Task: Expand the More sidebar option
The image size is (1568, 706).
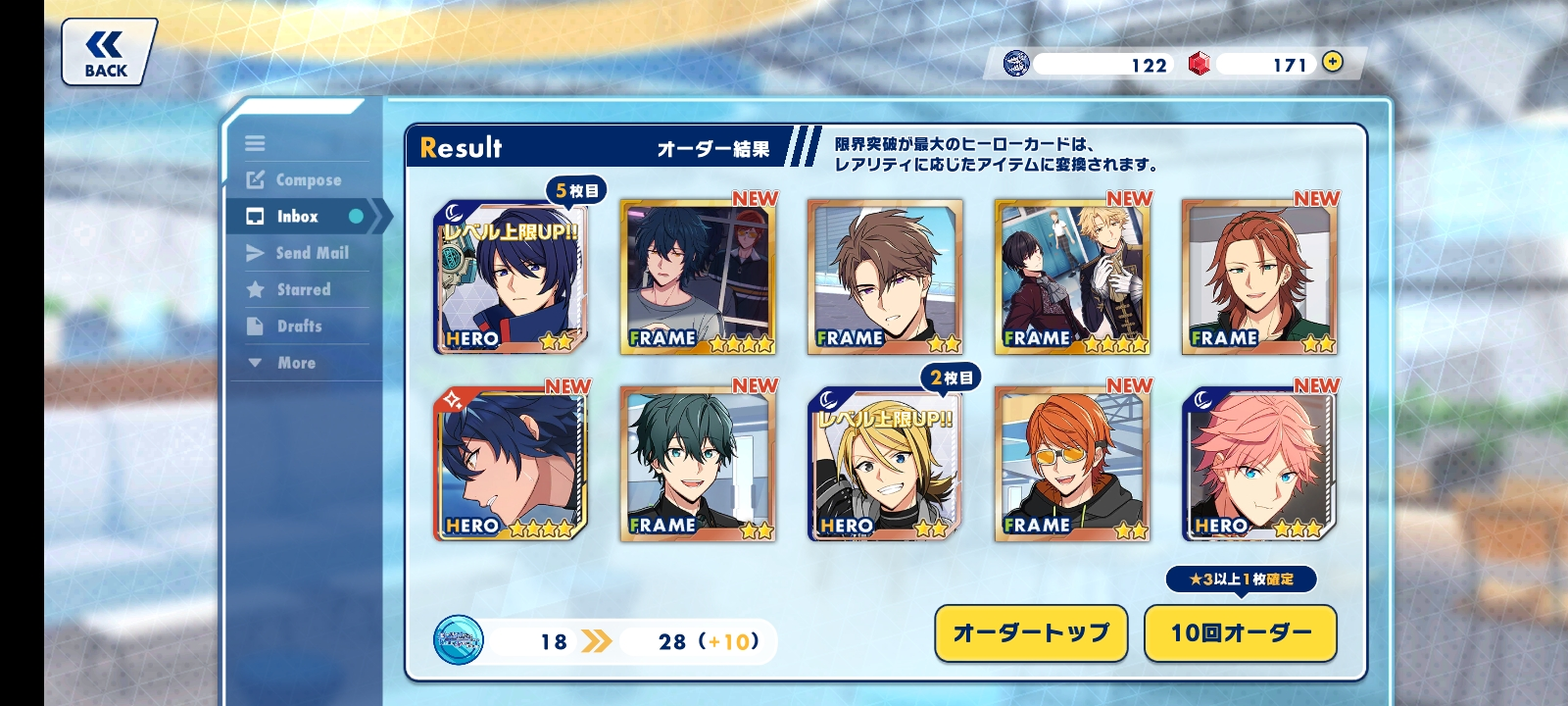Action: (x=295, y=363)
